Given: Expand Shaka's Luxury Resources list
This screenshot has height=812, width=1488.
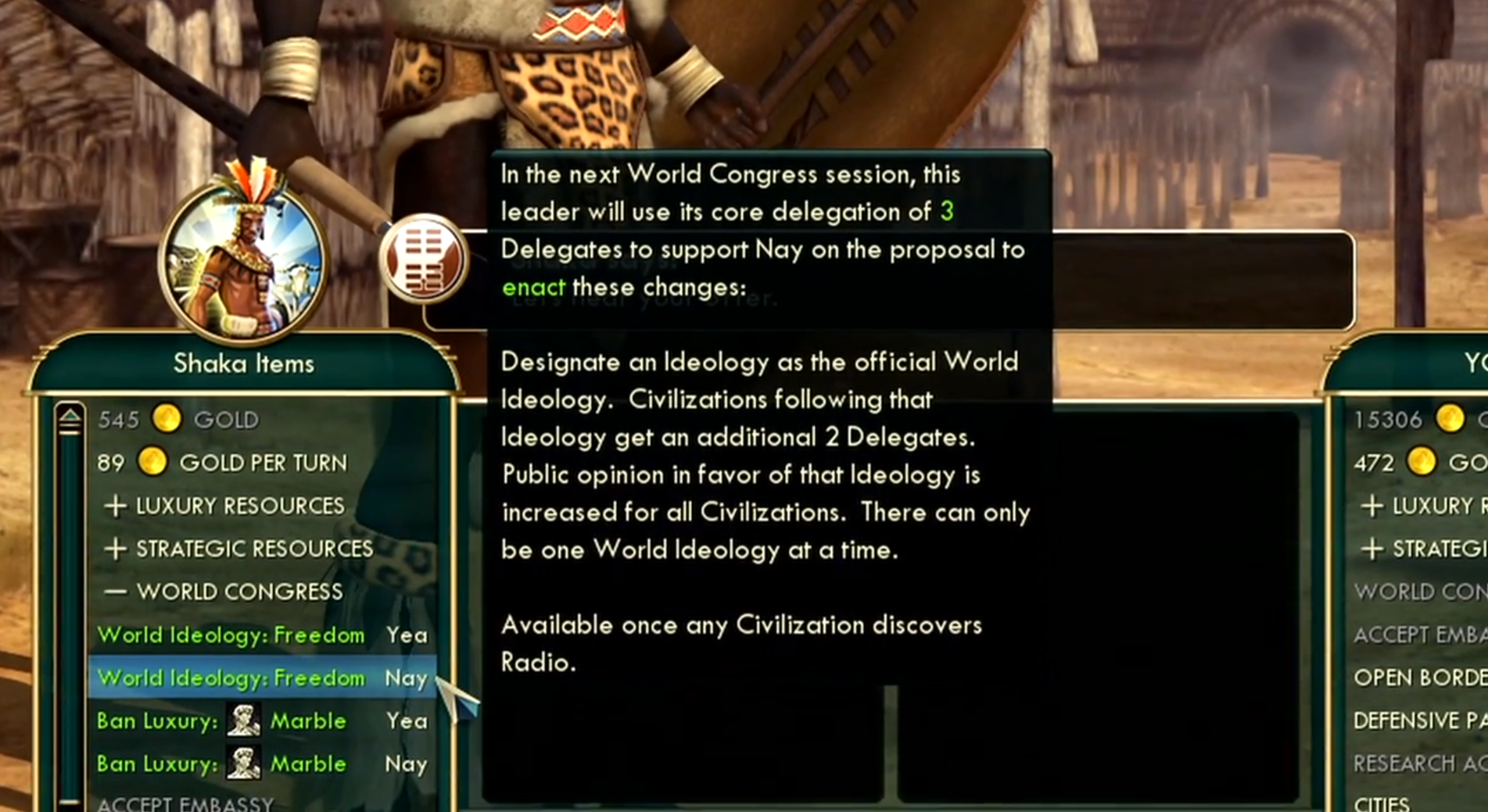Looking at the screenshot, I should [225, 506].
